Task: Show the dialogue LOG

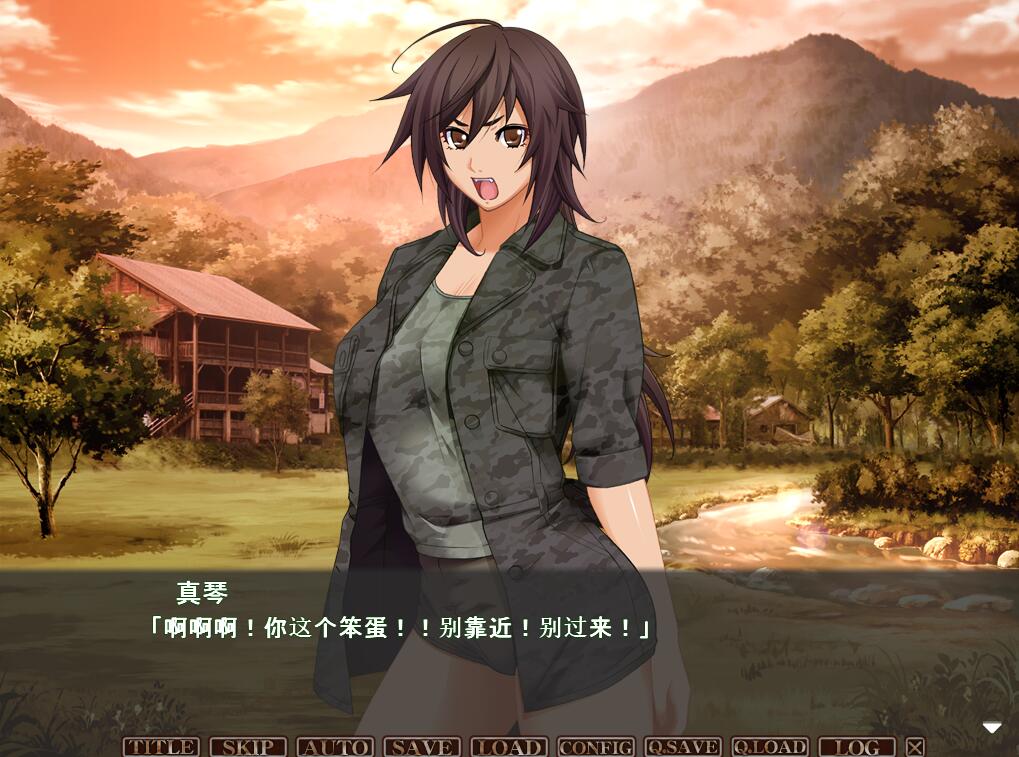Action: [x=857, y=747]
